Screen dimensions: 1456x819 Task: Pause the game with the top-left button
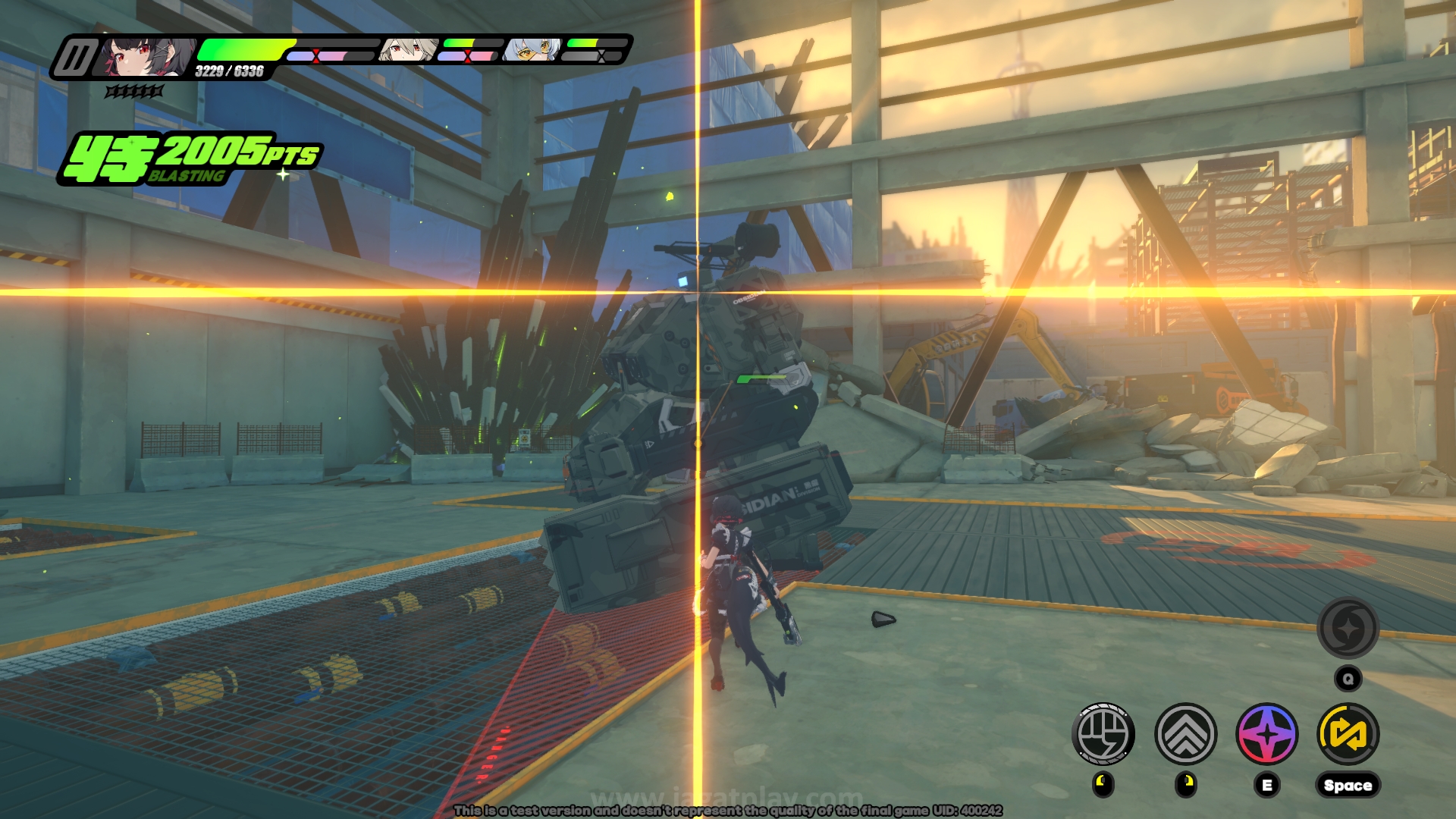[75, 58]
